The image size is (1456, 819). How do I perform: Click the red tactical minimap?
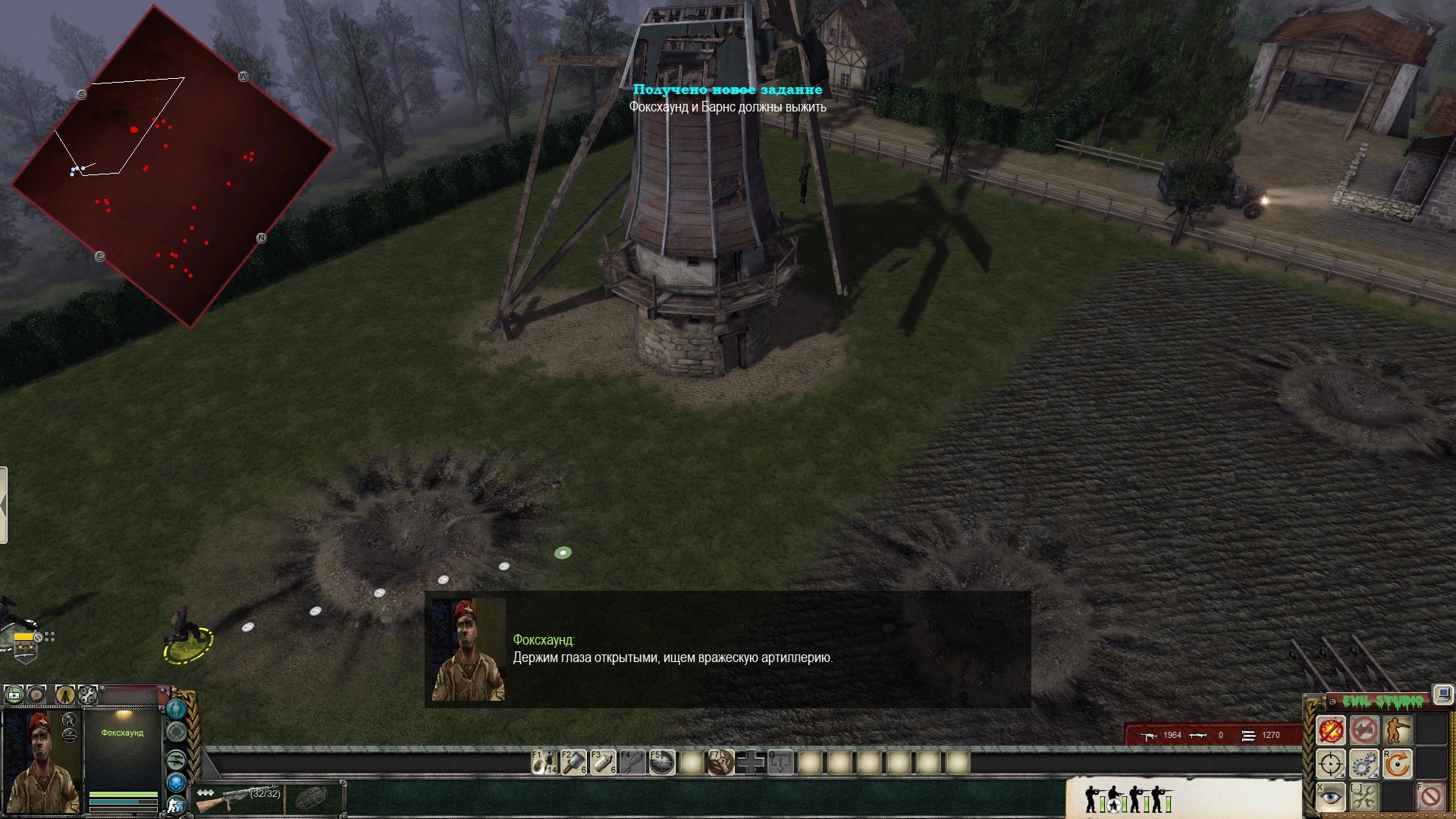point(171,167)
